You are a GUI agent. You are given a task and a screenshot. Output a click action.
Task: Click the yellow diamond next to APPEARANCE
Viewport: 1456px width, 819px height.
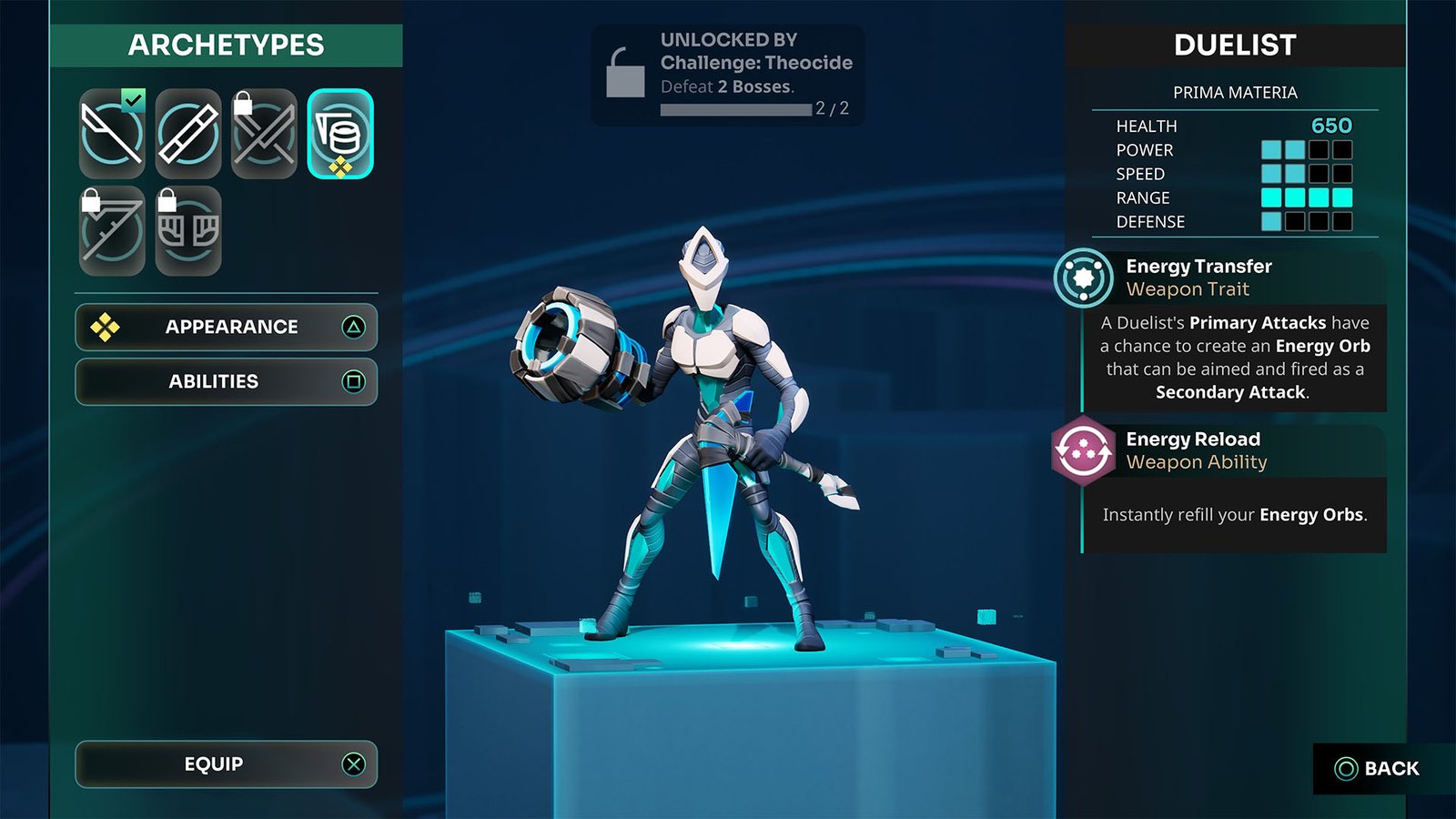[106, 327]
